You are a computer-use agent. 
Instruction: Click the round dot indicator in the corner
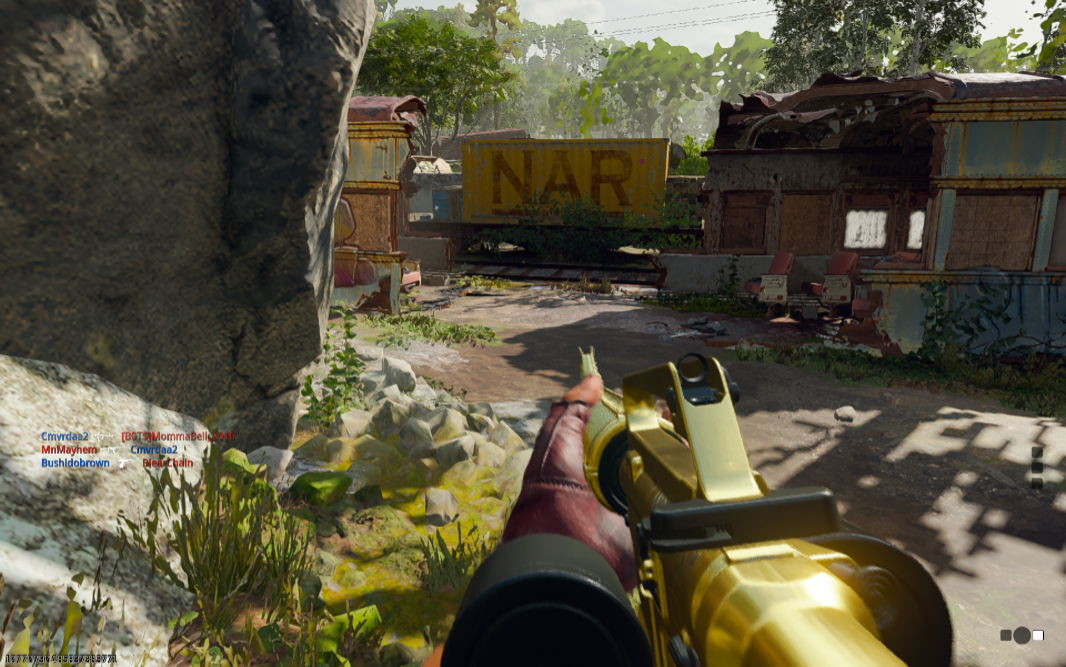point(1021,635)
